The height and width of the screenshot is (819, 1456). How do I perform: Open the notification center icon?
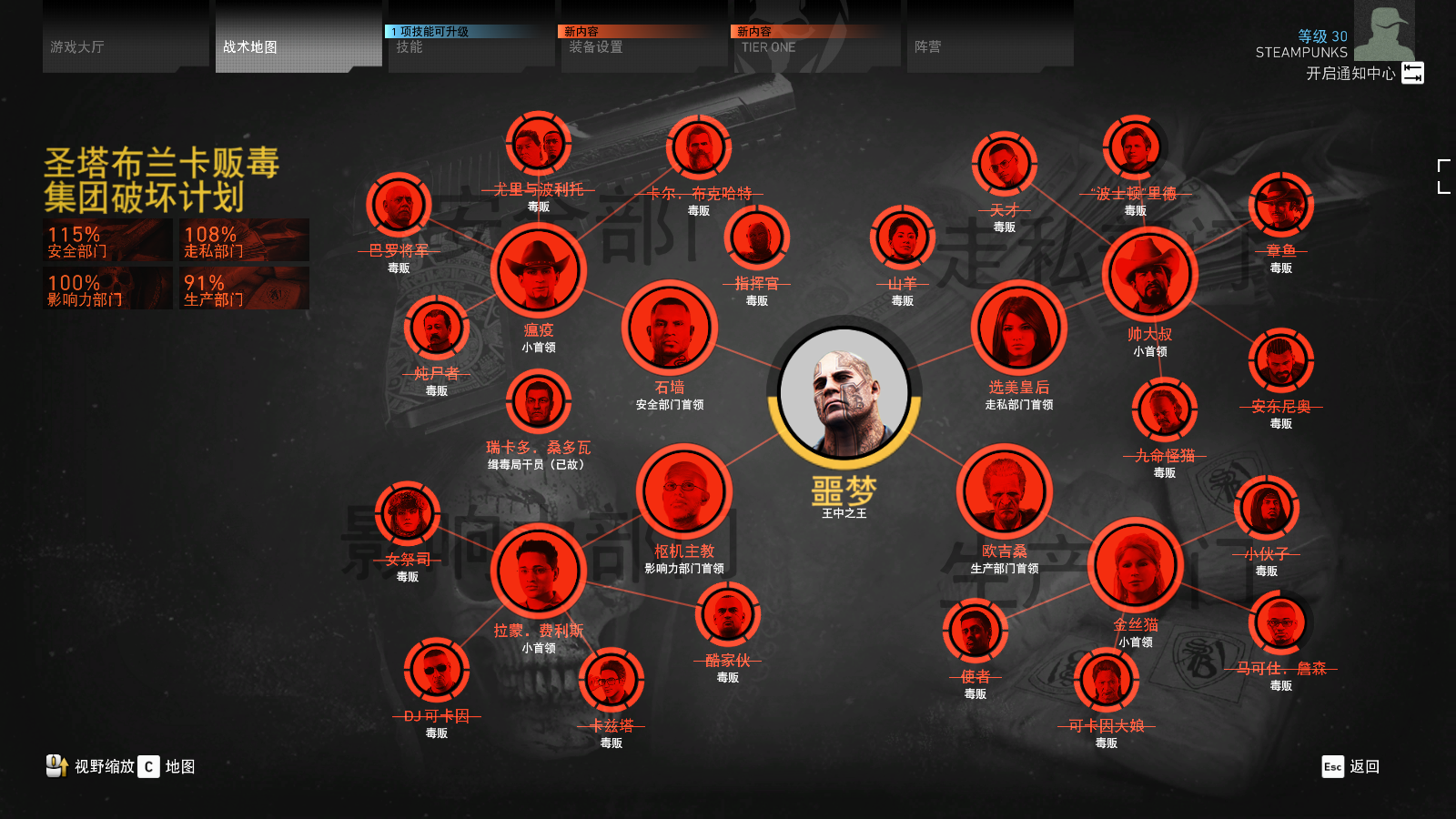pos(1412,73)
